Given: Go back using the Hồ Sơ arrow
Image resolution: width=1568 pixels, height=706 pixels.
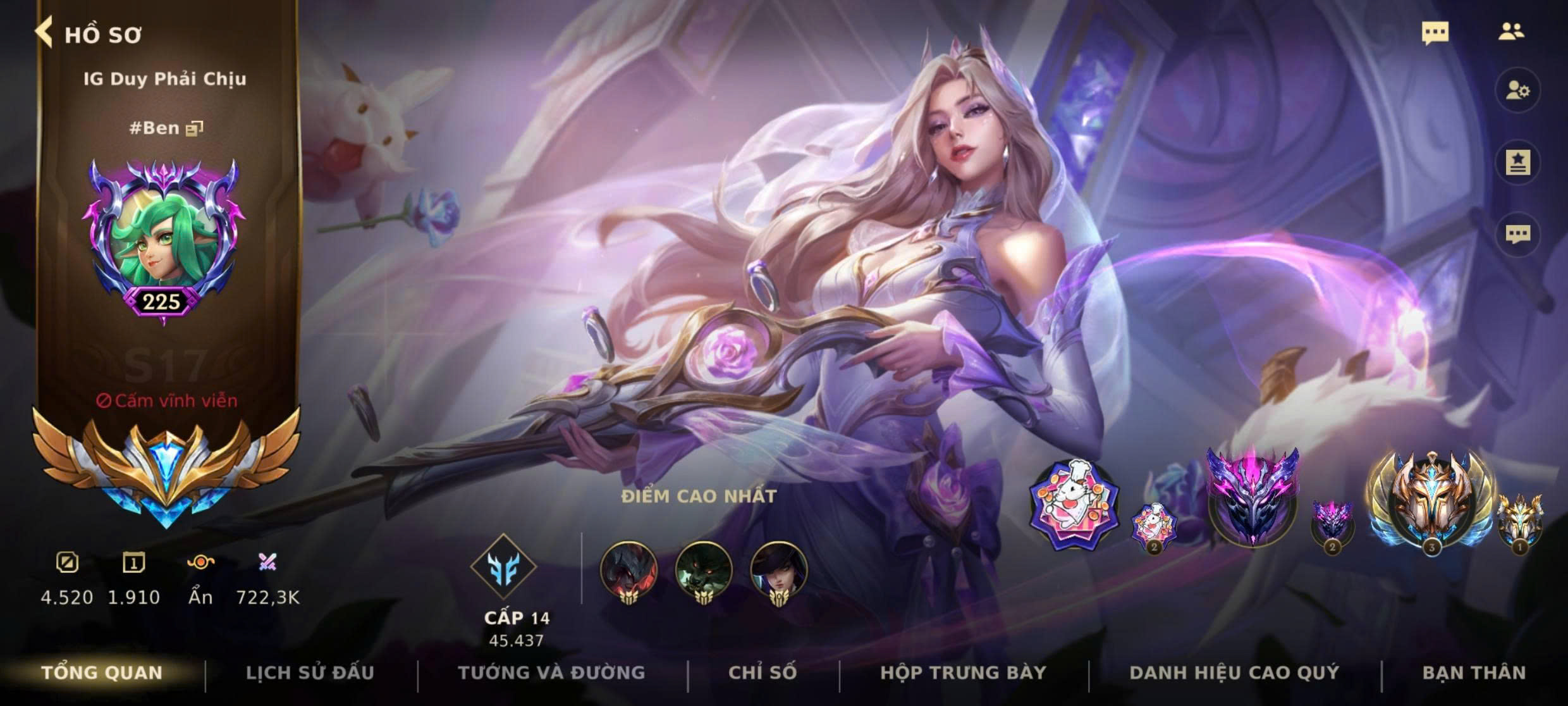Looking at the screenshot, I should pyautogui.click(x=44, y=33).
